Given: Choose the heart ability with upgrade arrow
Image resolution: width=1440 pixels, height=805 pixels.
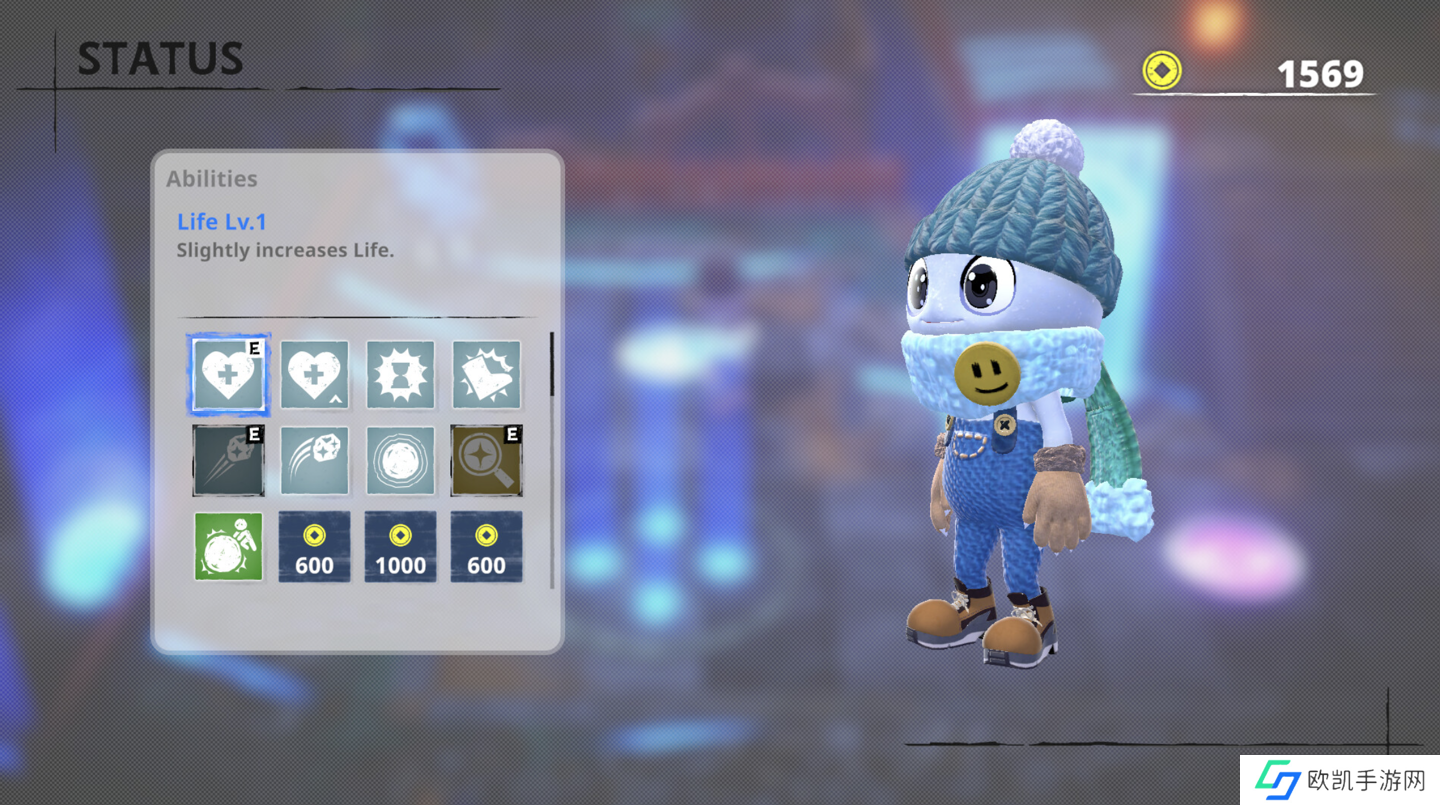Looking at the screenshot, I should pyautogui.click(x=315, y=375).
